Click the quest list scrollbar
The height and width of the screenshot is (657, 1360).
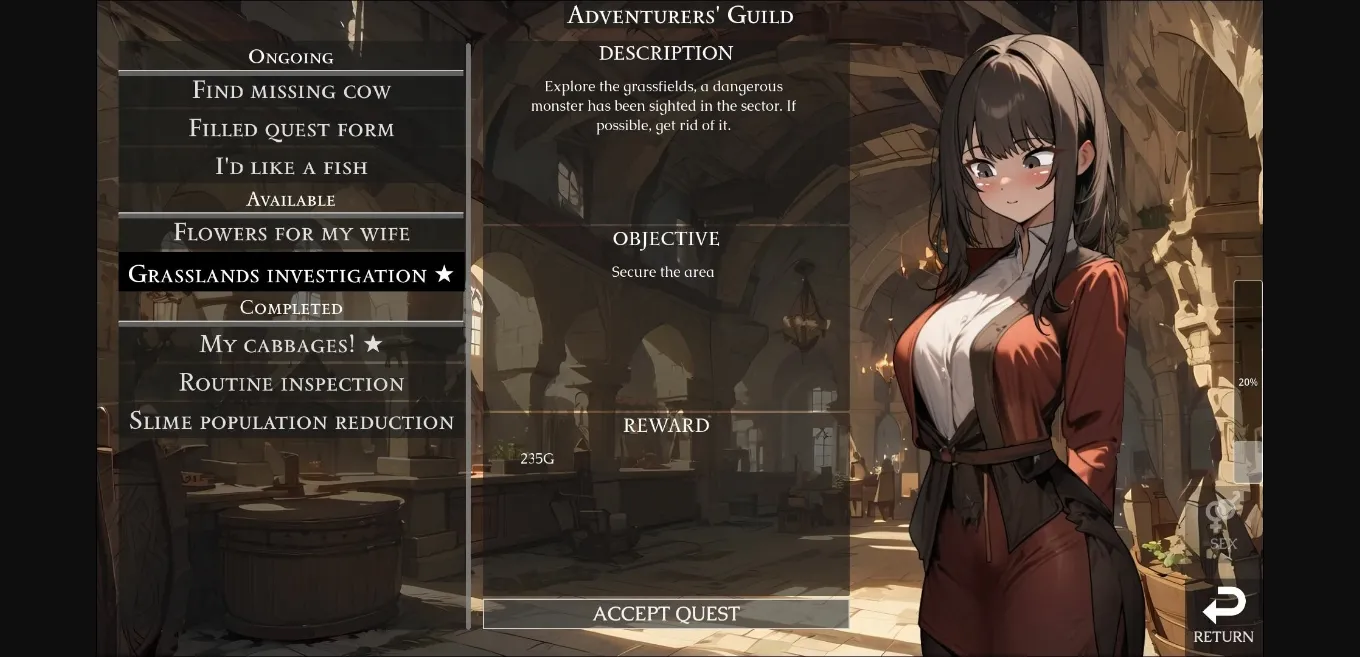pos(468,335)
